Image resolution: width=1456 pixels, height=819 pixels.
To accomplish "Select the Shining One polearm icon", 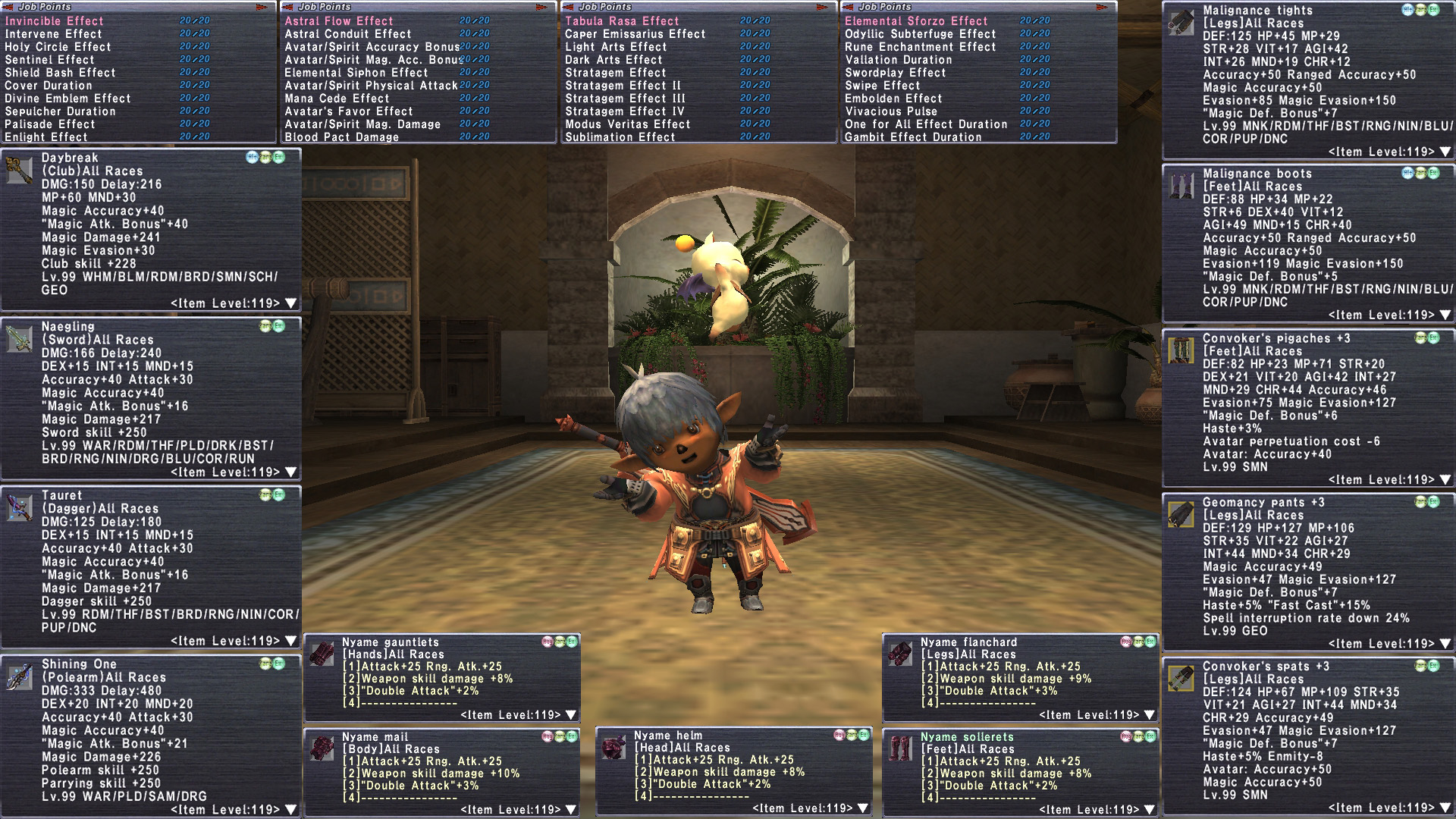I will [19, 676].
